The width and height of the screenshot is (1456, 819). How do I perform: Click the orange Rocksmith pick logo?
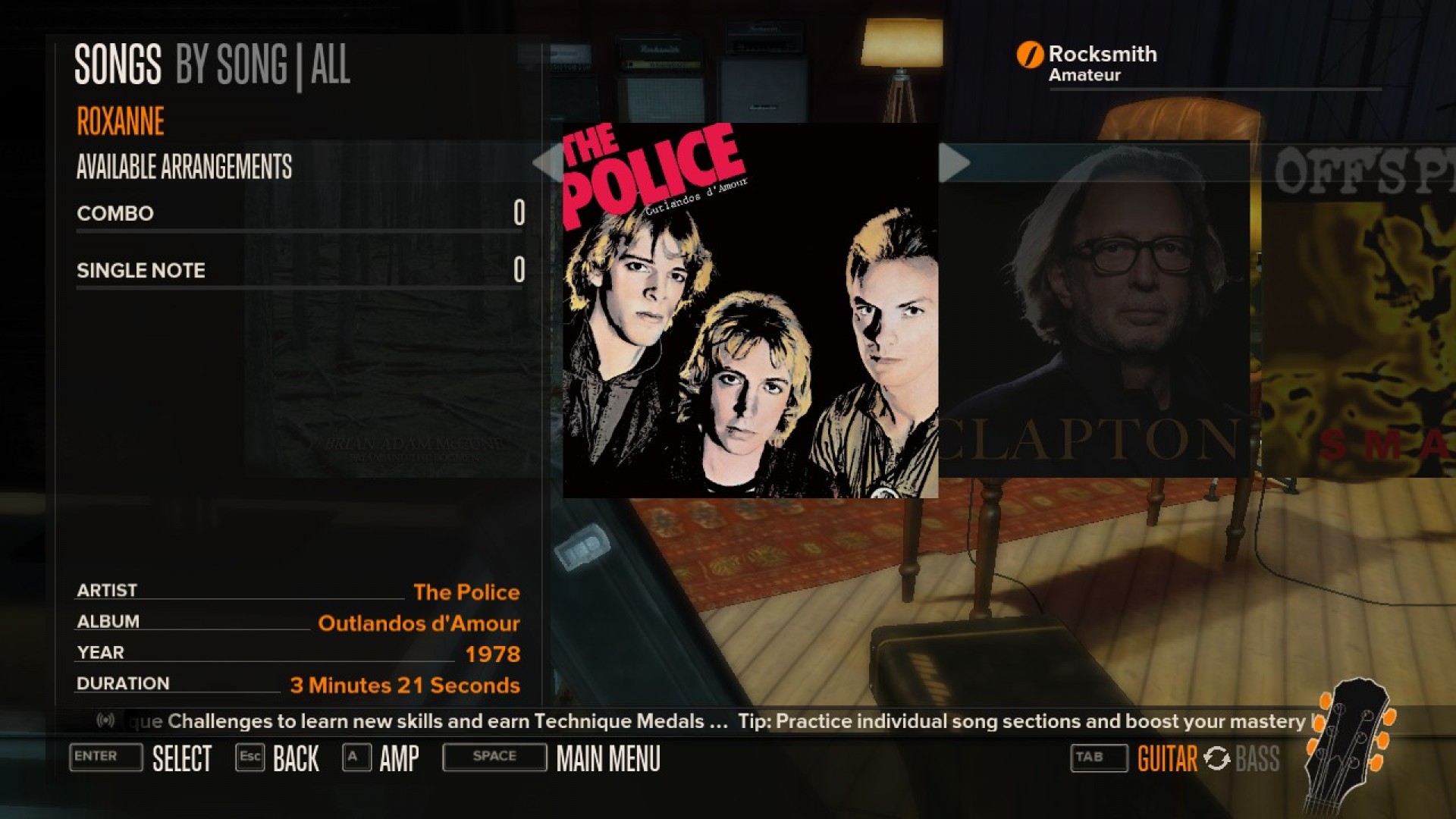pyautogui.click(x=1029, y=55)
